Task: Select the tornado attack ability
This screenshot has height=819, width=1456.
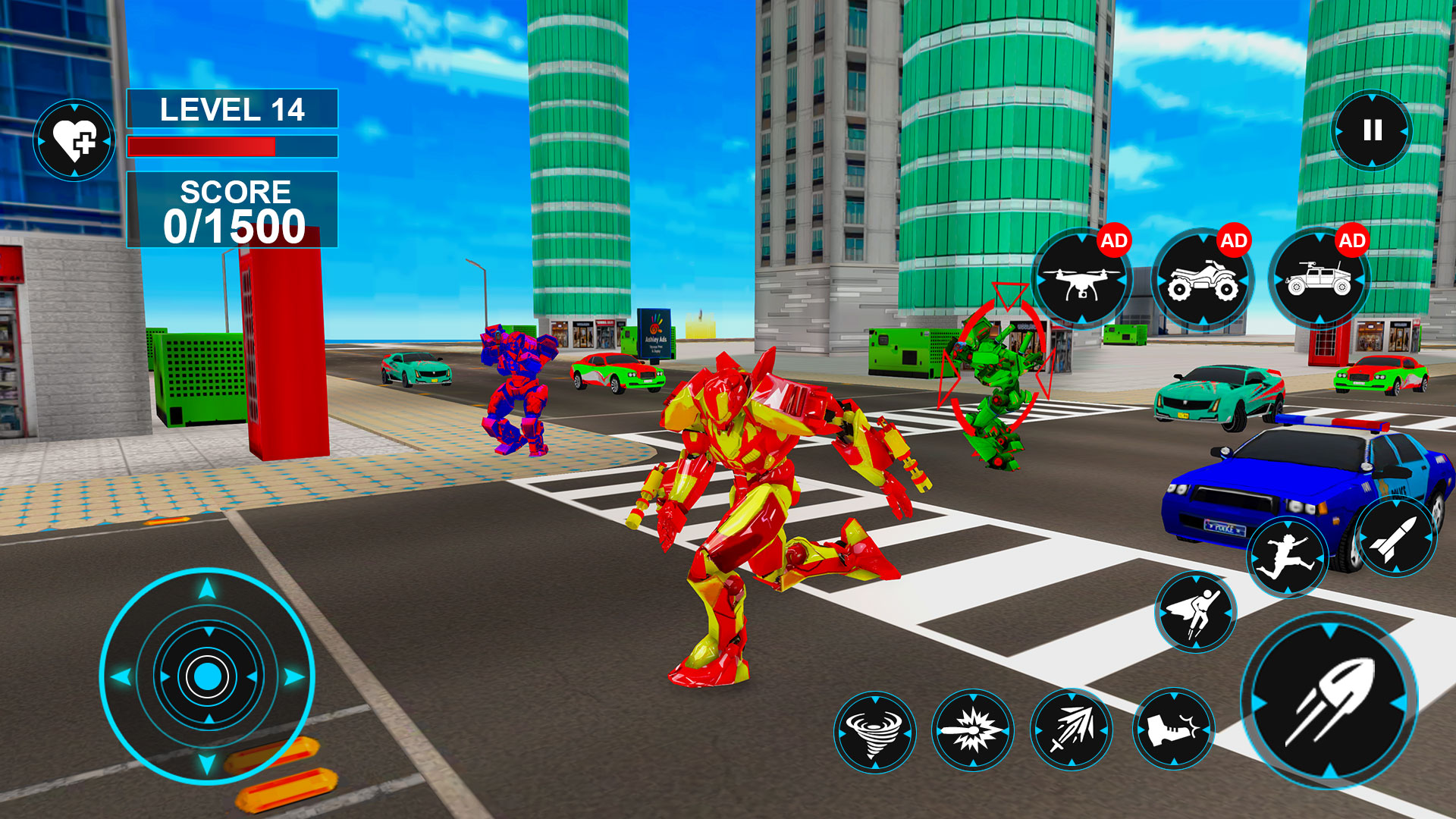Action: coord(876,732)
